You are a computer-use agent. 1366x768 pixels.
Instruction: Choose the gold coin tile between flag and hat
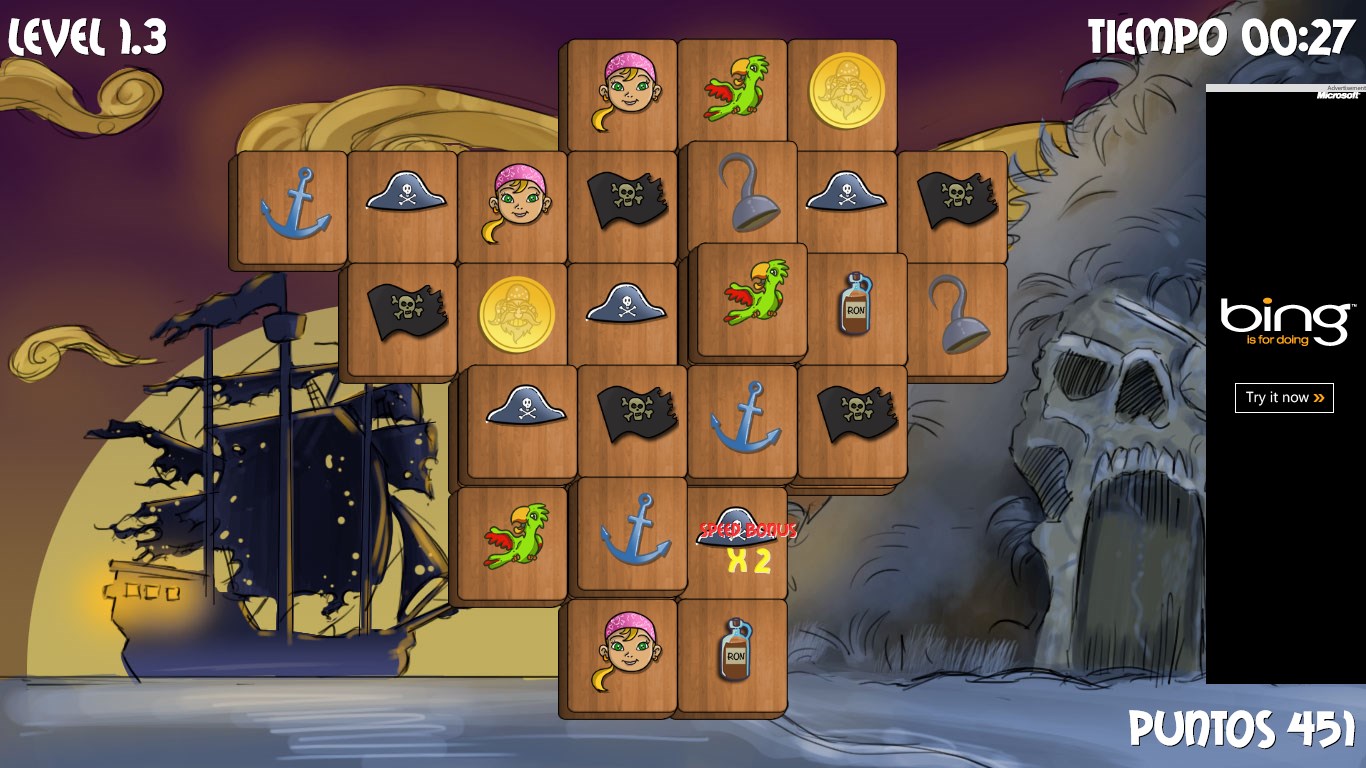point(516,313)
